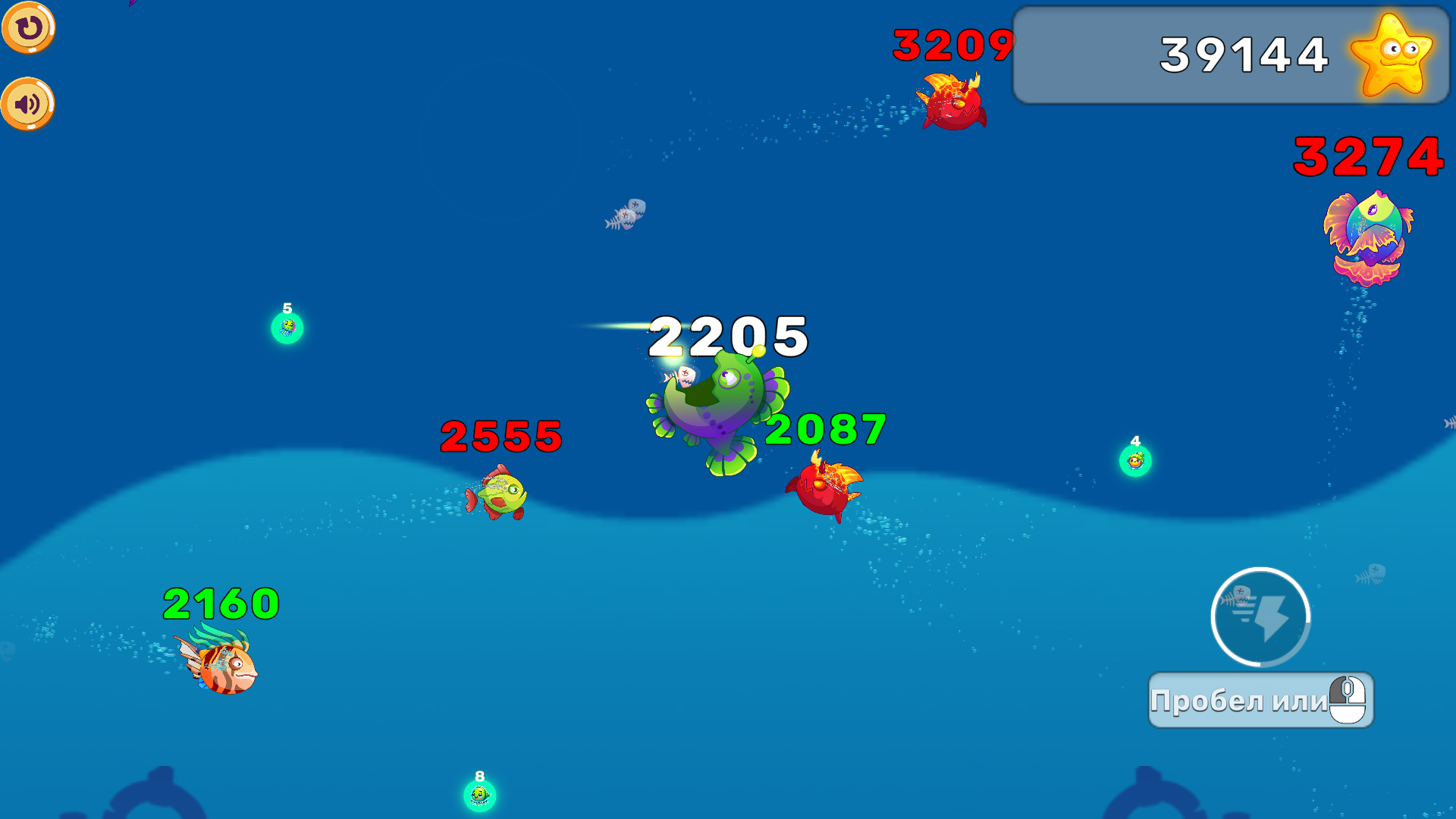The image size is (1456, 819).
Task: Click the restart game icon
Action: [x=29, y=29]
